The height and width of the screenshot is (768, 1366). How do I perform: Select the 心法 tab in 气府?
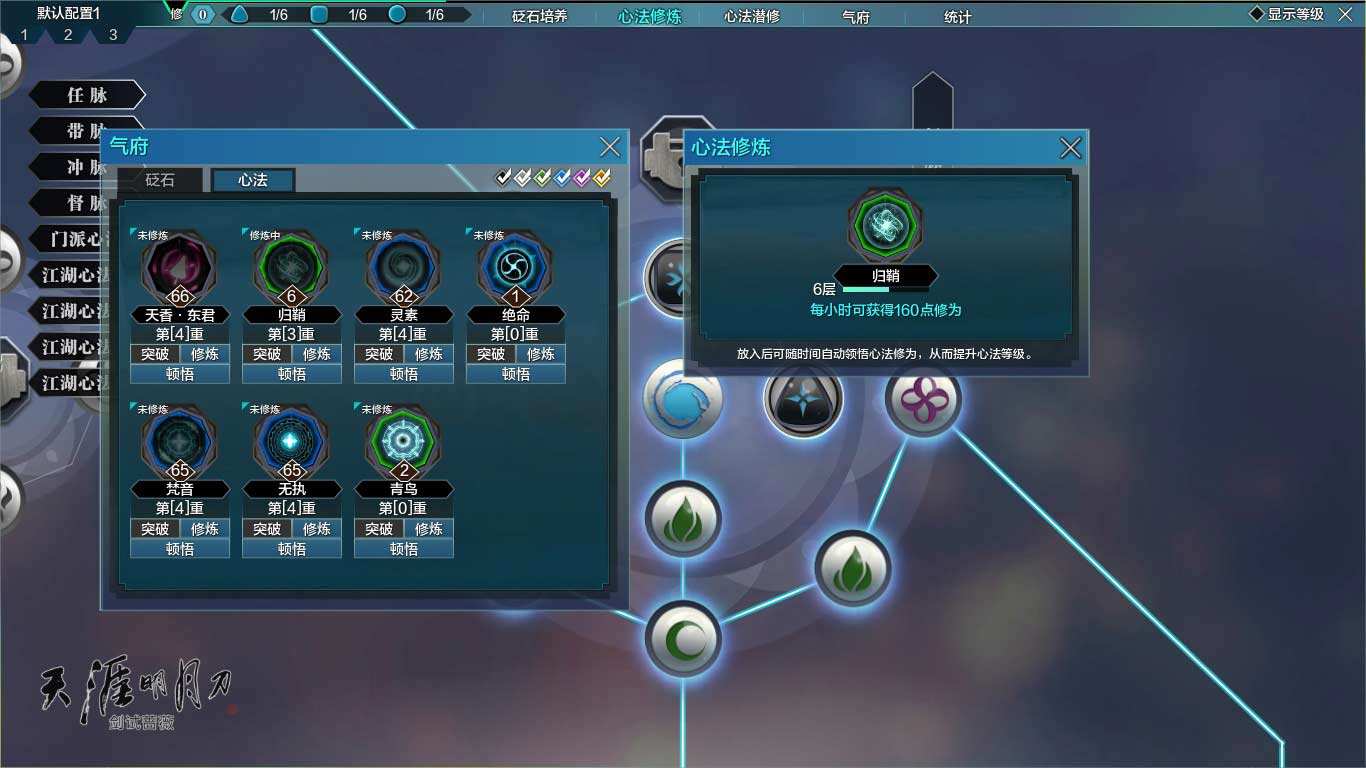[x=253, y=180]
